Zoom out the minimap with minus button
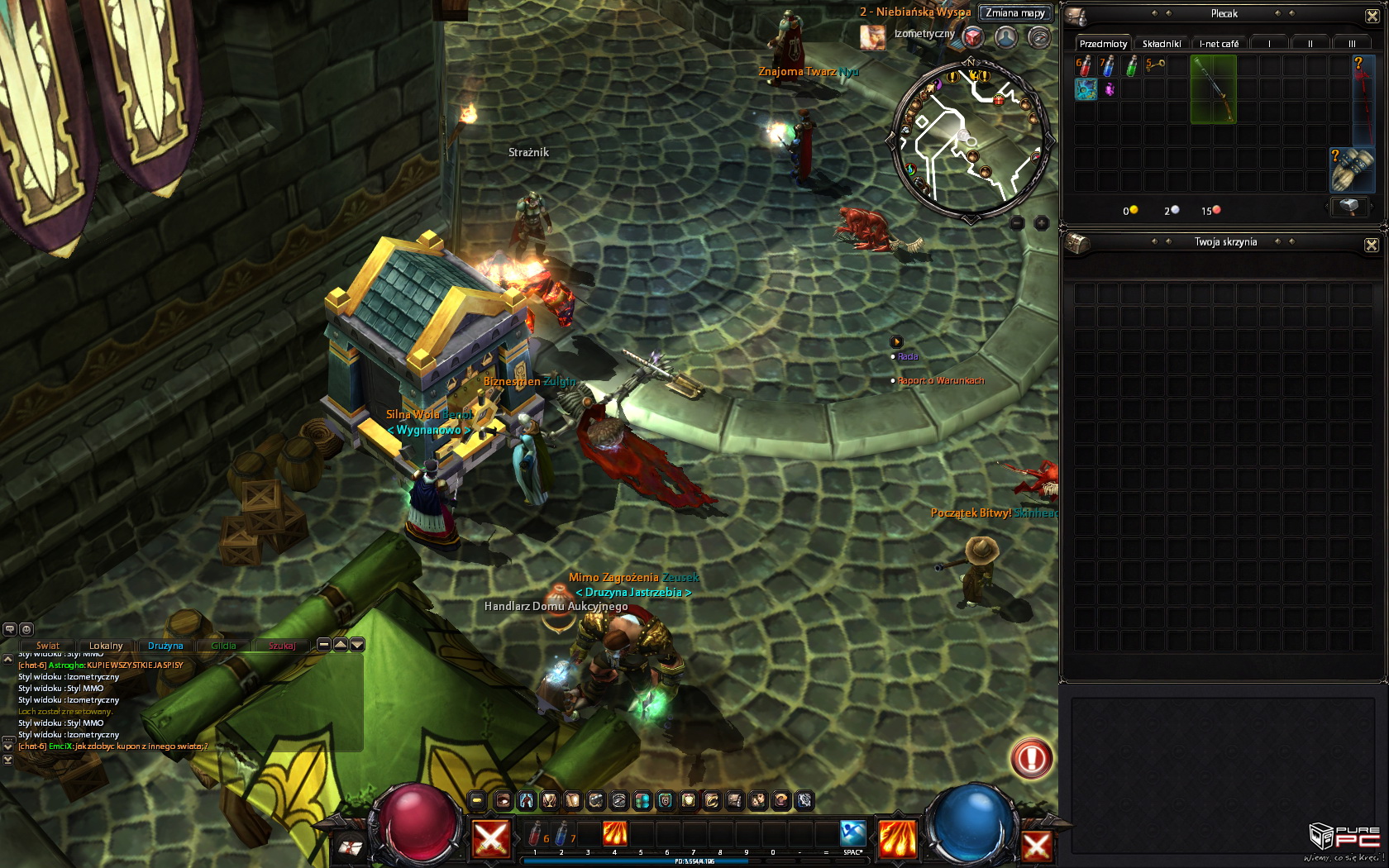 [x=1017, y=223]
